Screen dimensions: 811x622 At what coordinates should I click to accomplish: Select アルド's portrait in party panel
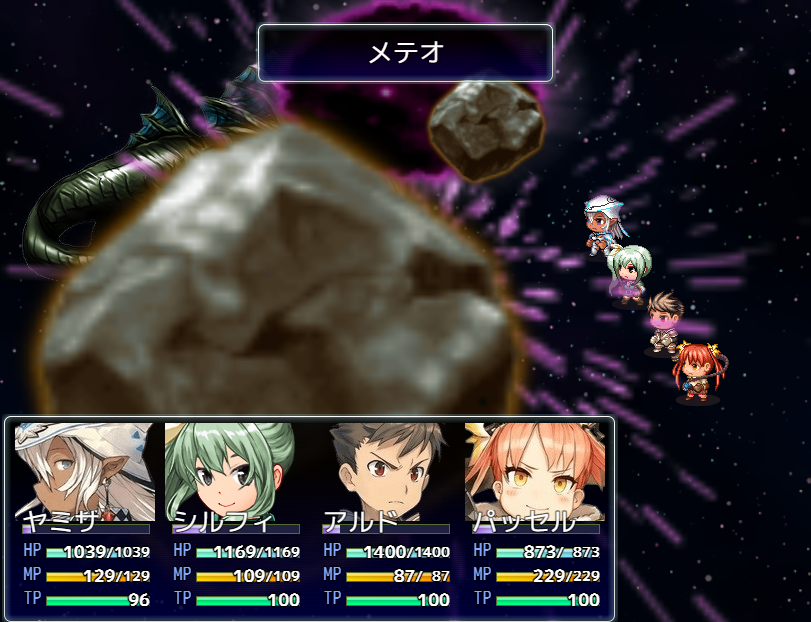click(385, 470)
